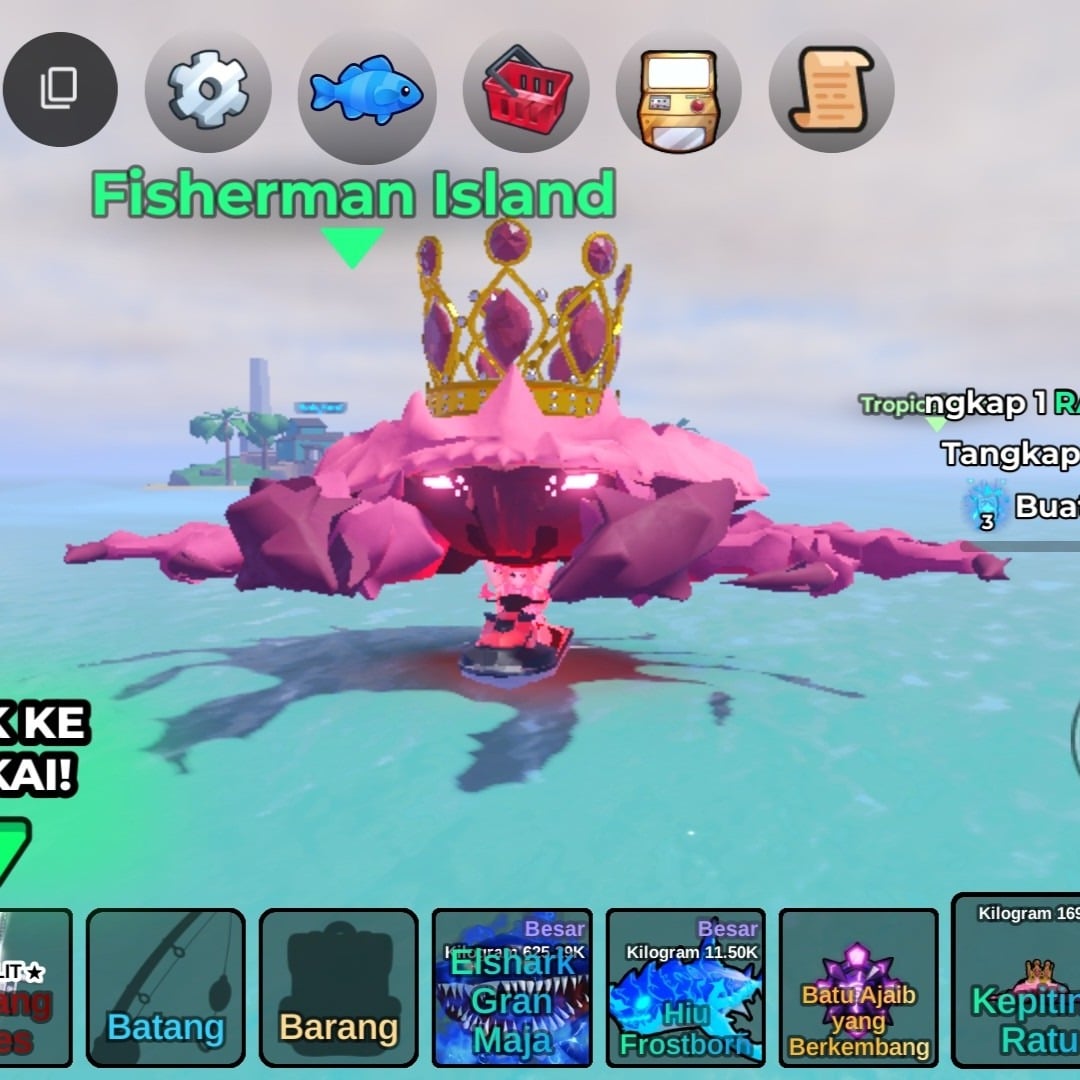The height and width of the screenshot is (1080, 1080).
Task: Open the blue fish collection menu
Action: pos(366,92)
